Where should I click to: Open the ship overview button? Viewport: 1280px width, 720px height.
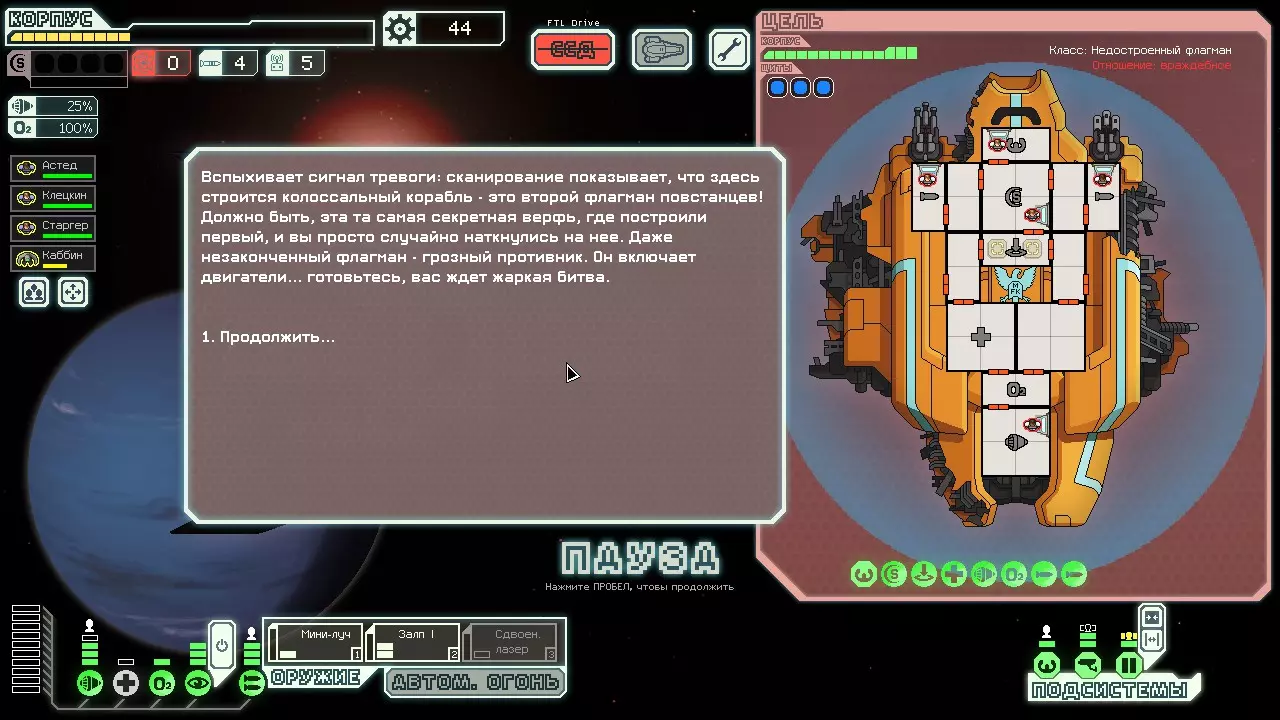(x=662, y=50)
